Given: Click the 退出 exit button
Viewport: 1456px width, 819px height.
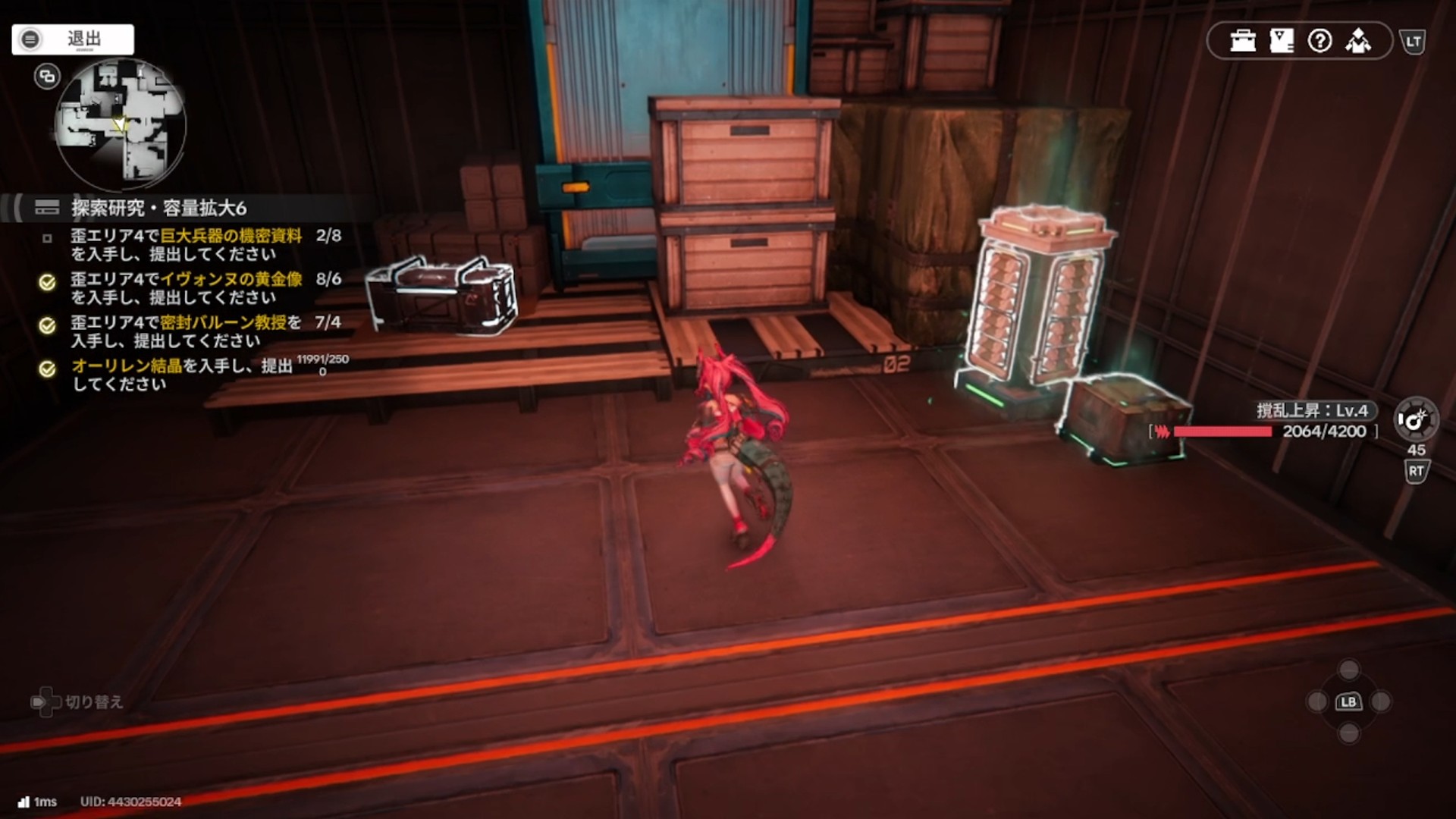Looking at the screenshot, I should 73,39.
